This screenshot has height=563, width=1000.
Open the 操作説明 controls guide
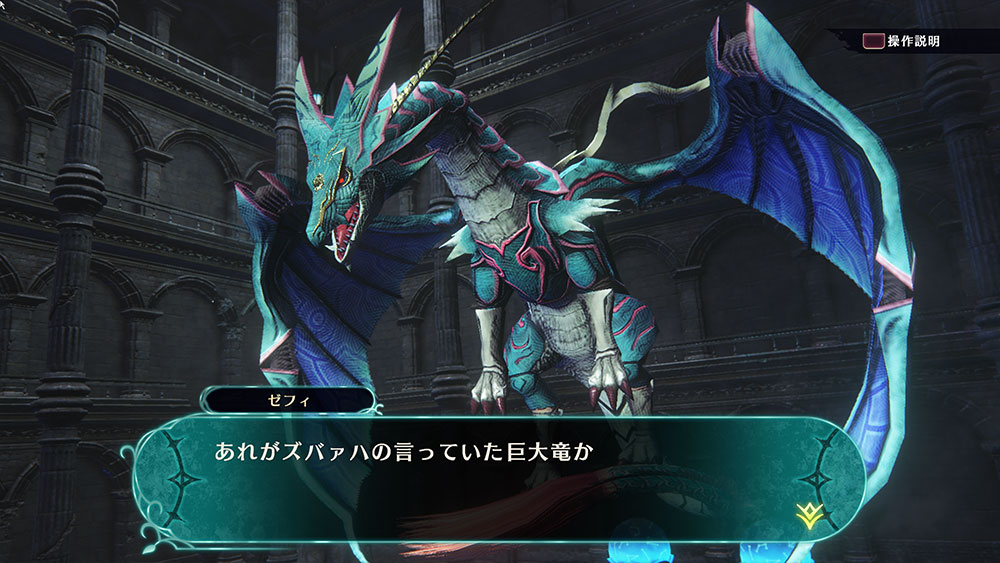tap(902, 42)
